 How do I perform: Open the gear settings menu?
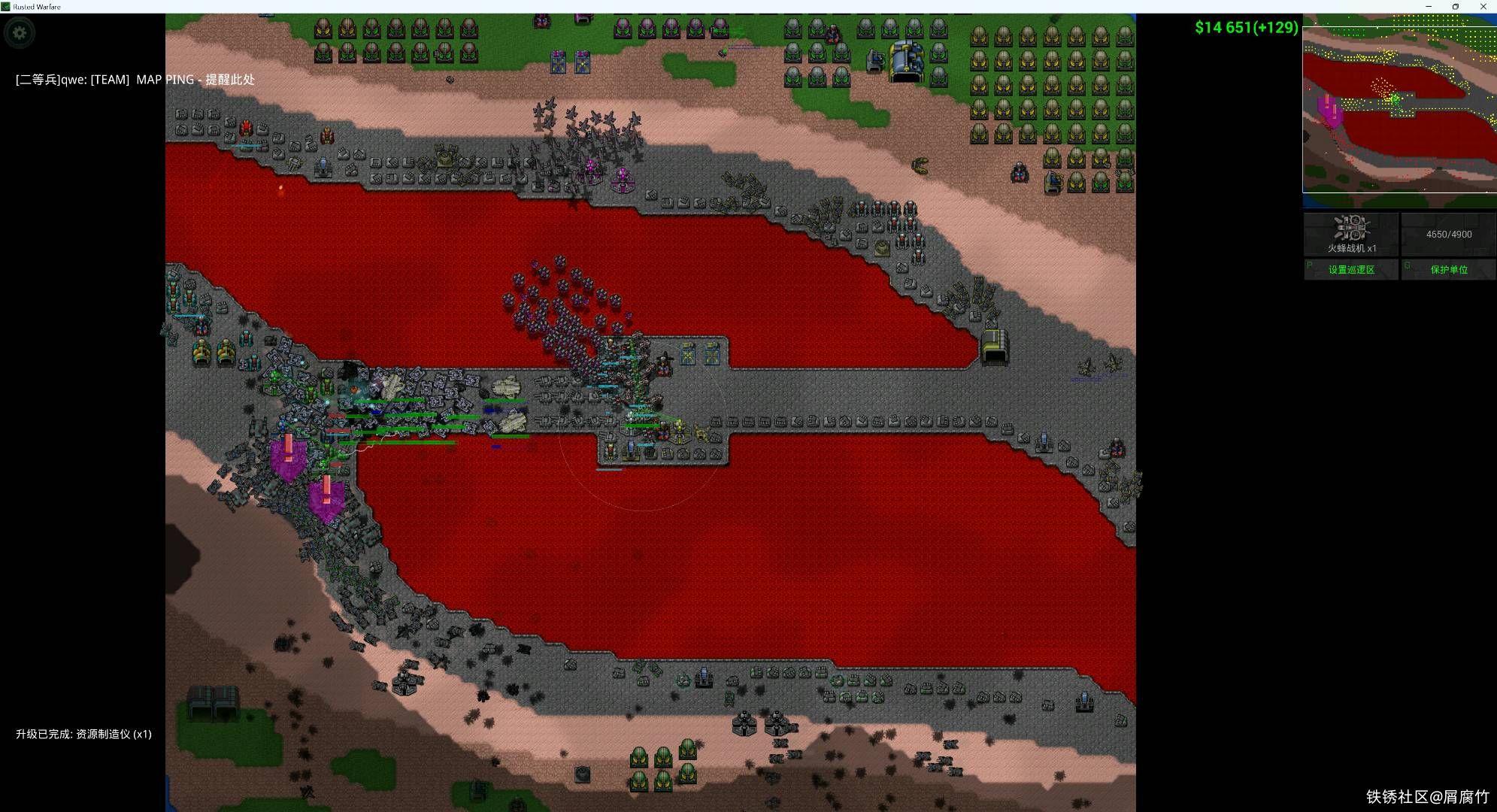tap(20, 33)
